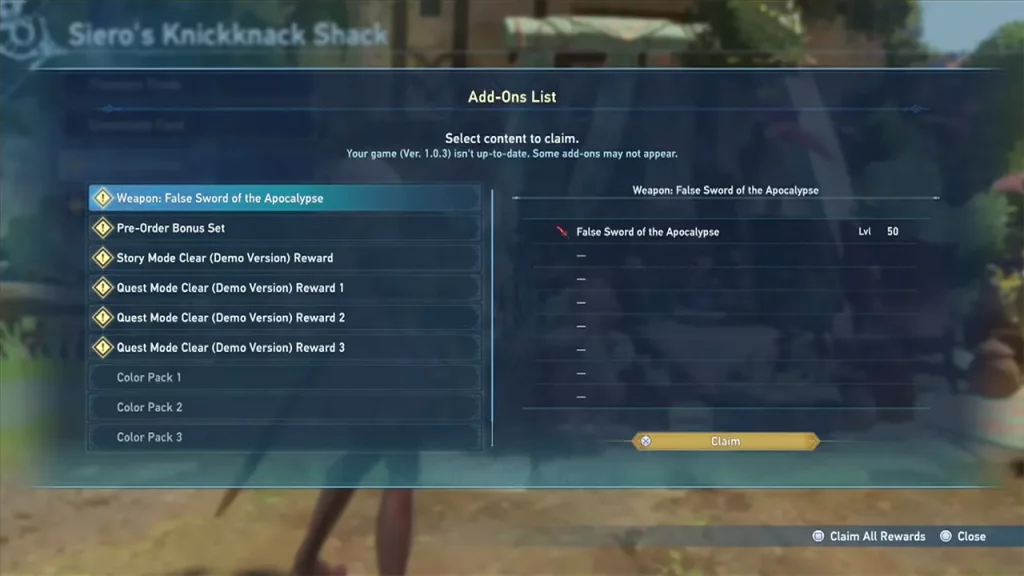Viewport: 1024px width, 576px height.
Task: Close the Add-Ons List window
Action: [x=963, y=537]
